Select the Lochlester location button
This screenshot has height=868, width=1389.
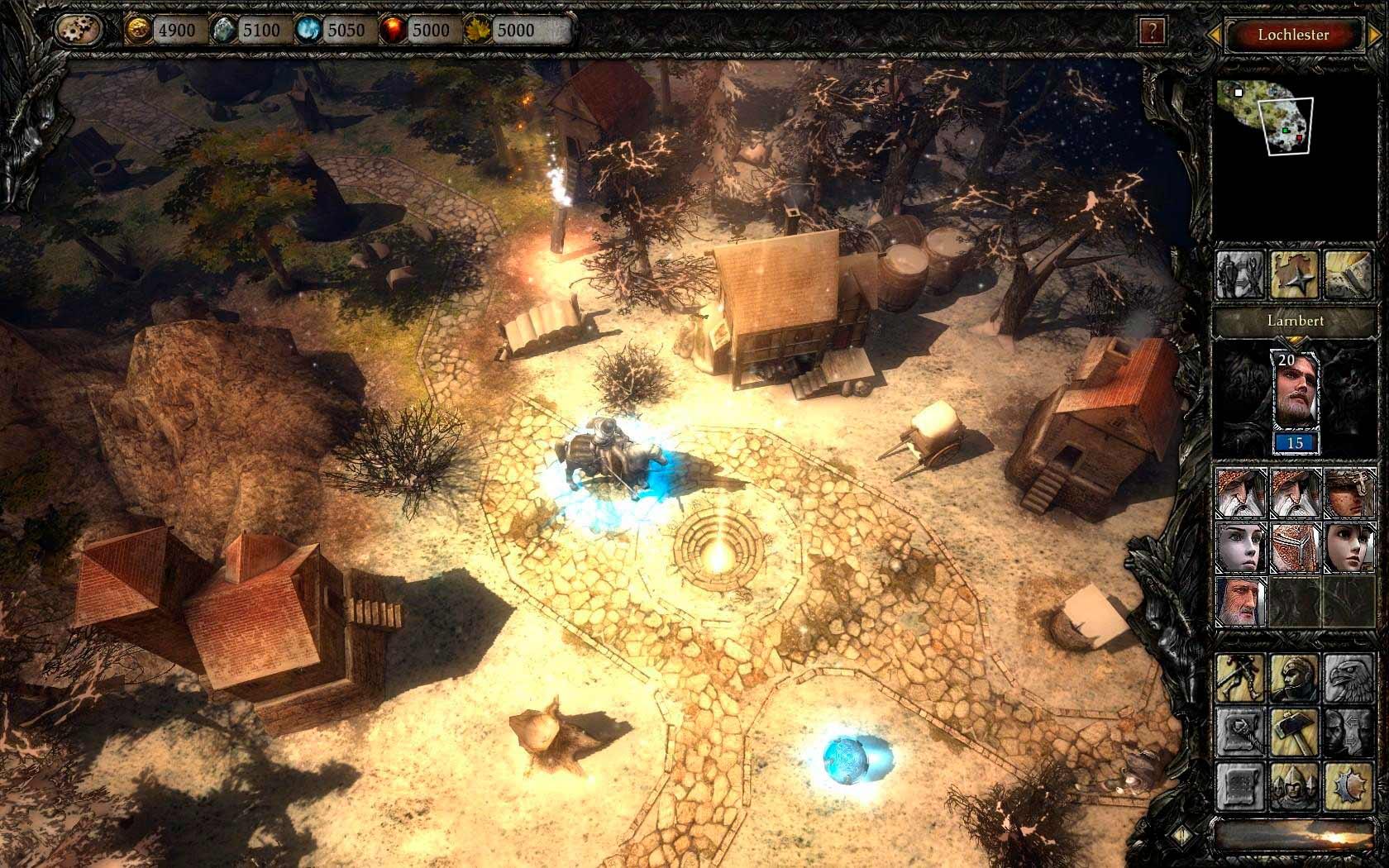click(x=1293, y=35)
